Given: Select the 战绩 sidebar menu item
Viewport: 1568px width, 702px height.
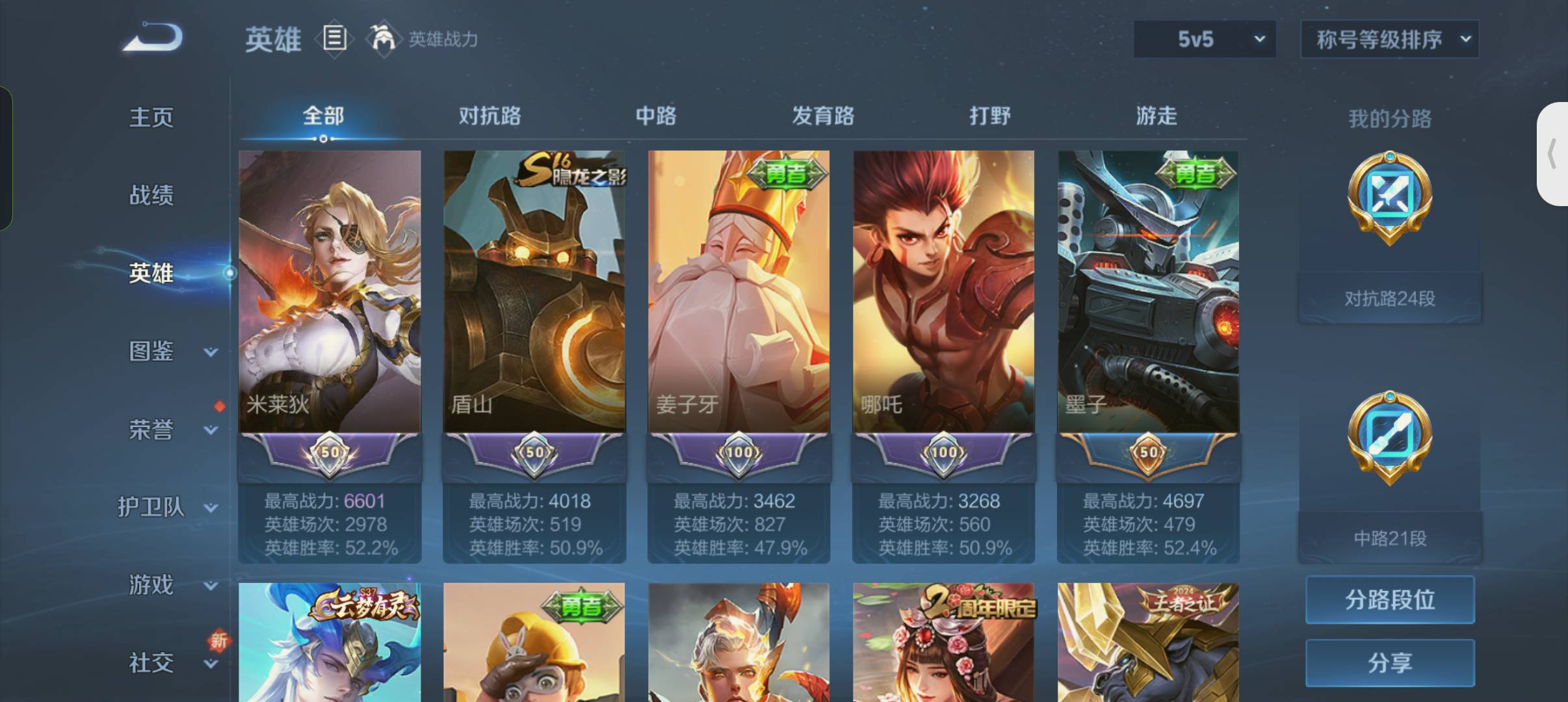Looking at the screenshot, I should 153,195.
